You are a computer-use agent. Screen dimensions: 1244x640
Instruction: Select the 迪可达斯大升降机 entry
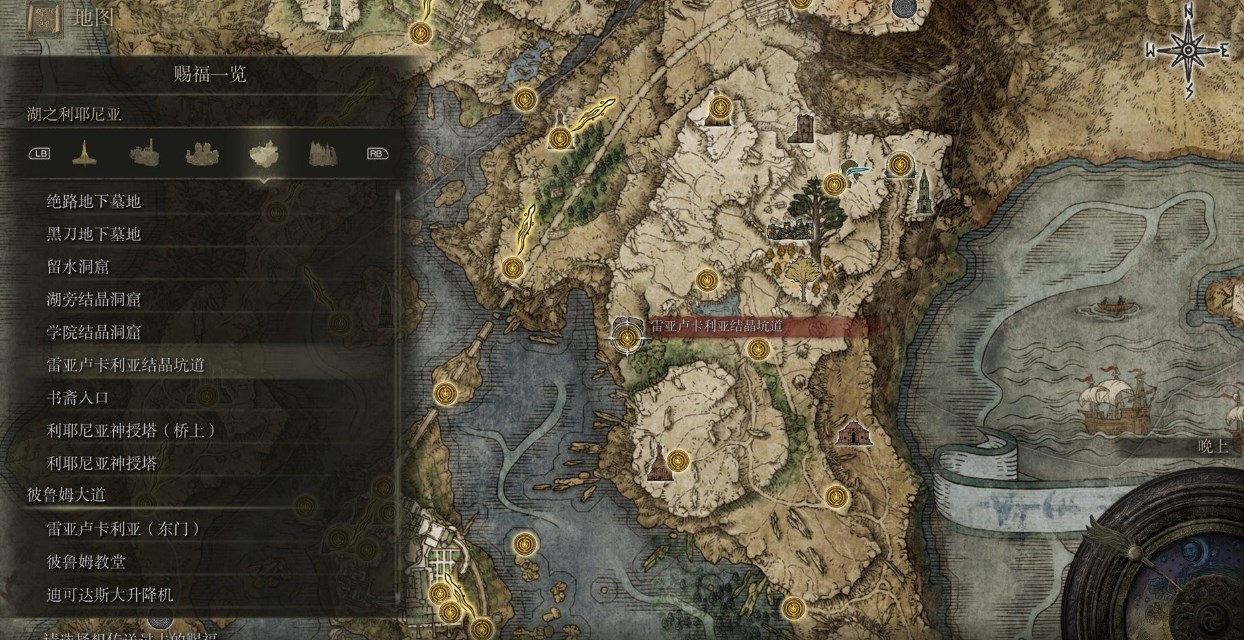pyautogui.click(x=110, y=594)
